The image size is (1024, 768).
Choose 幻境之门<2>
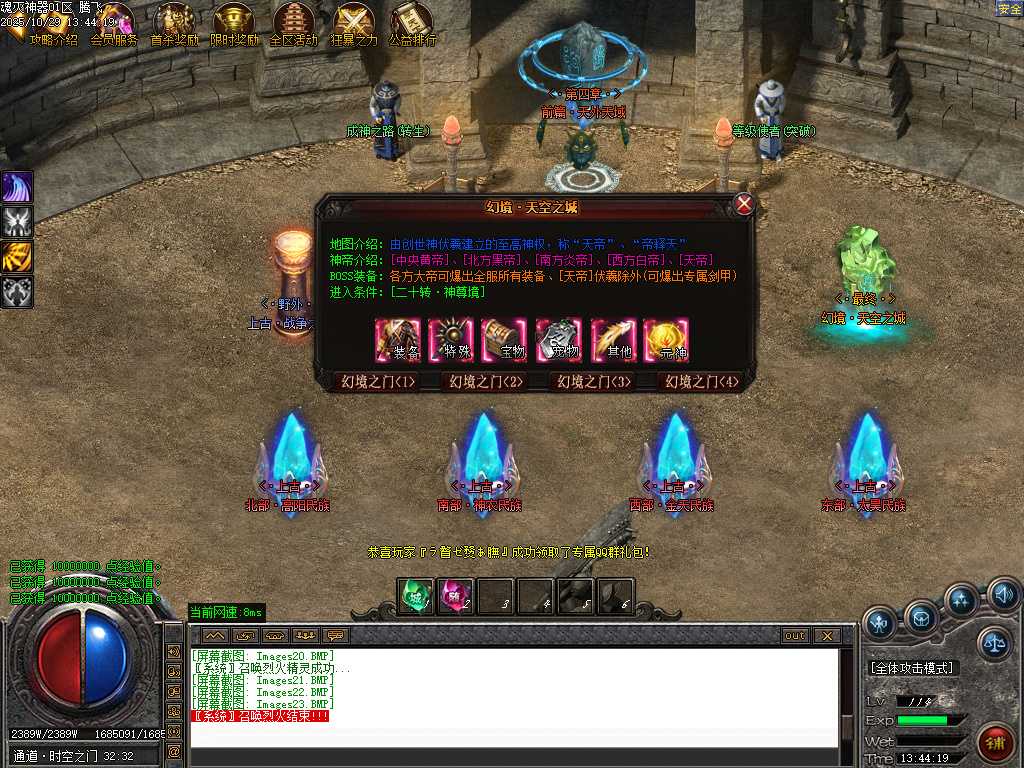coord(485,381)
